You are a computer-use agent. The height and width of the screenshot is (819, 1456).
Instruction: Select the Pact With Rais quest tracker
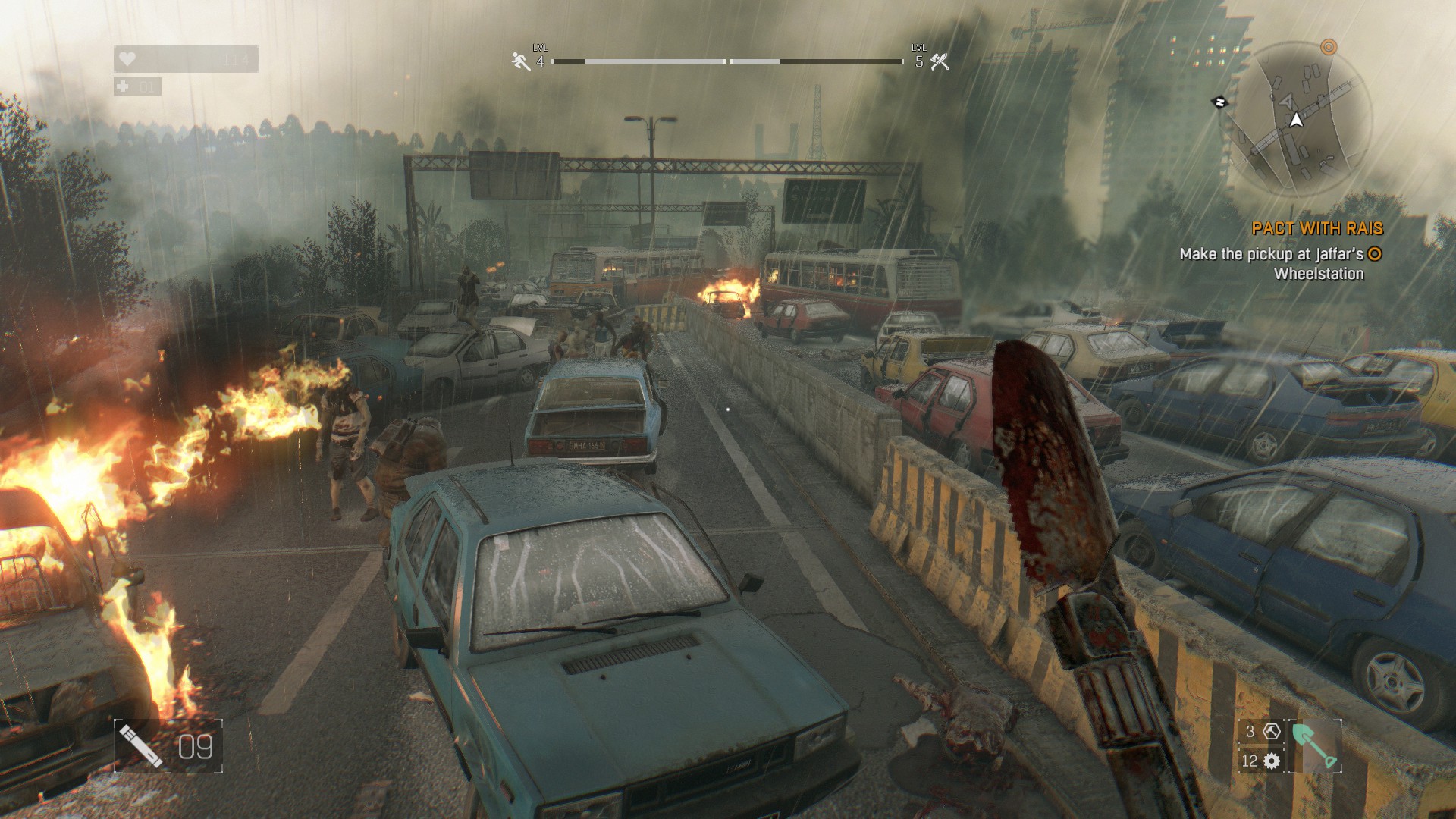coord(1317,228)
